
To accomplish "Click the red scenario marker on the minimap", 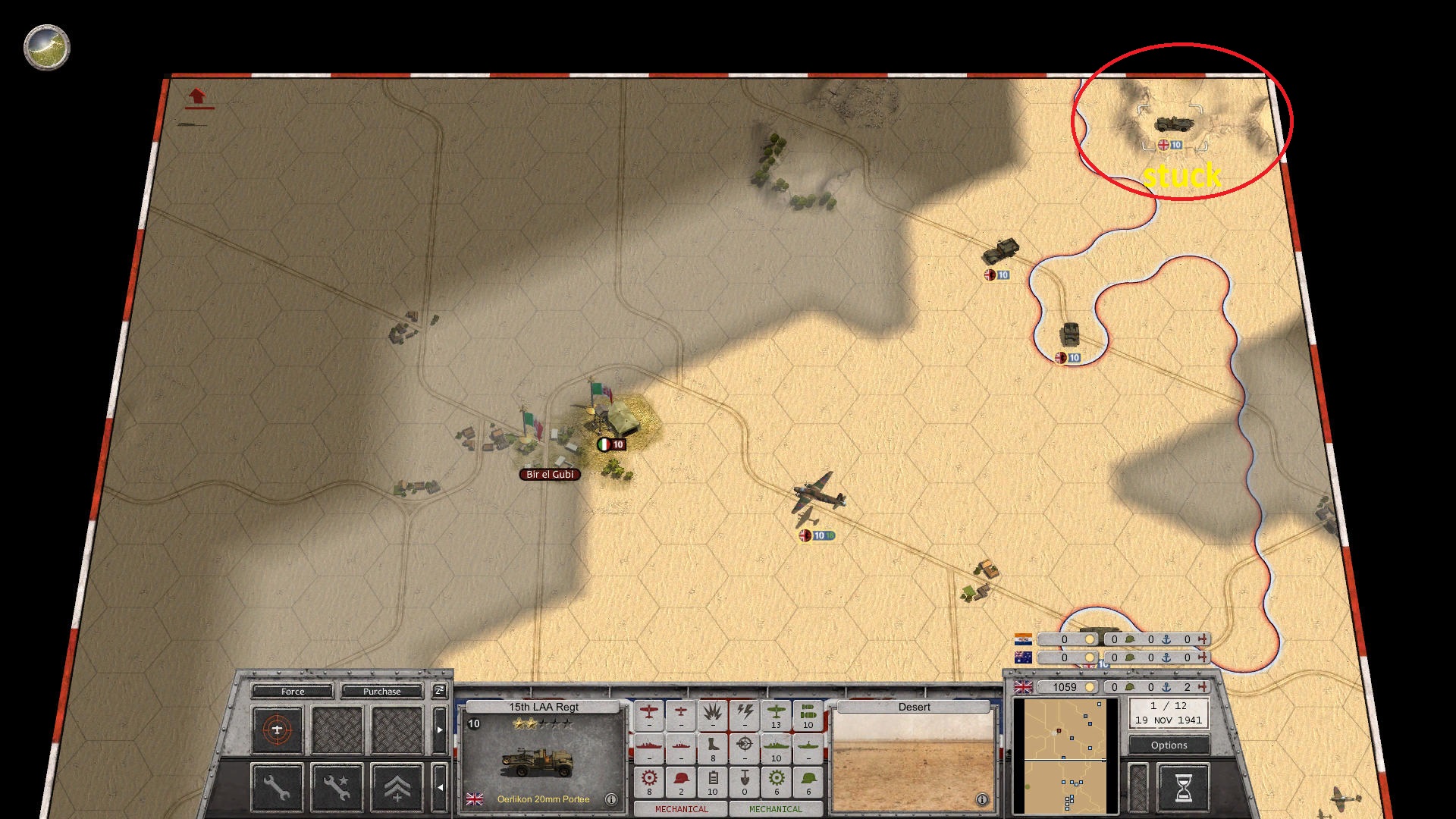I will (x=1059, y=730).
